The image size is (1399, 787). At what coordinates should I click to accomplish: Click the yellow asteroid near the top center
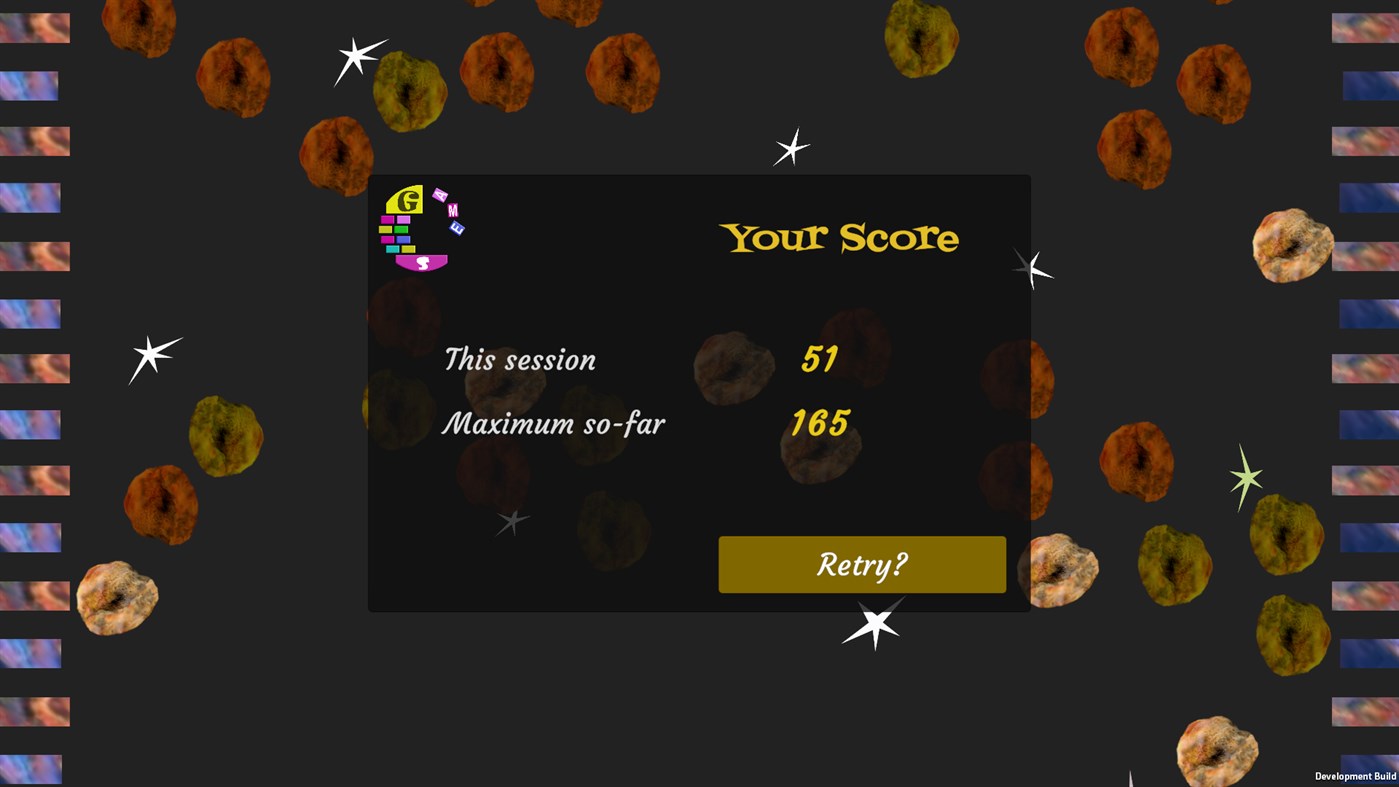922,38
